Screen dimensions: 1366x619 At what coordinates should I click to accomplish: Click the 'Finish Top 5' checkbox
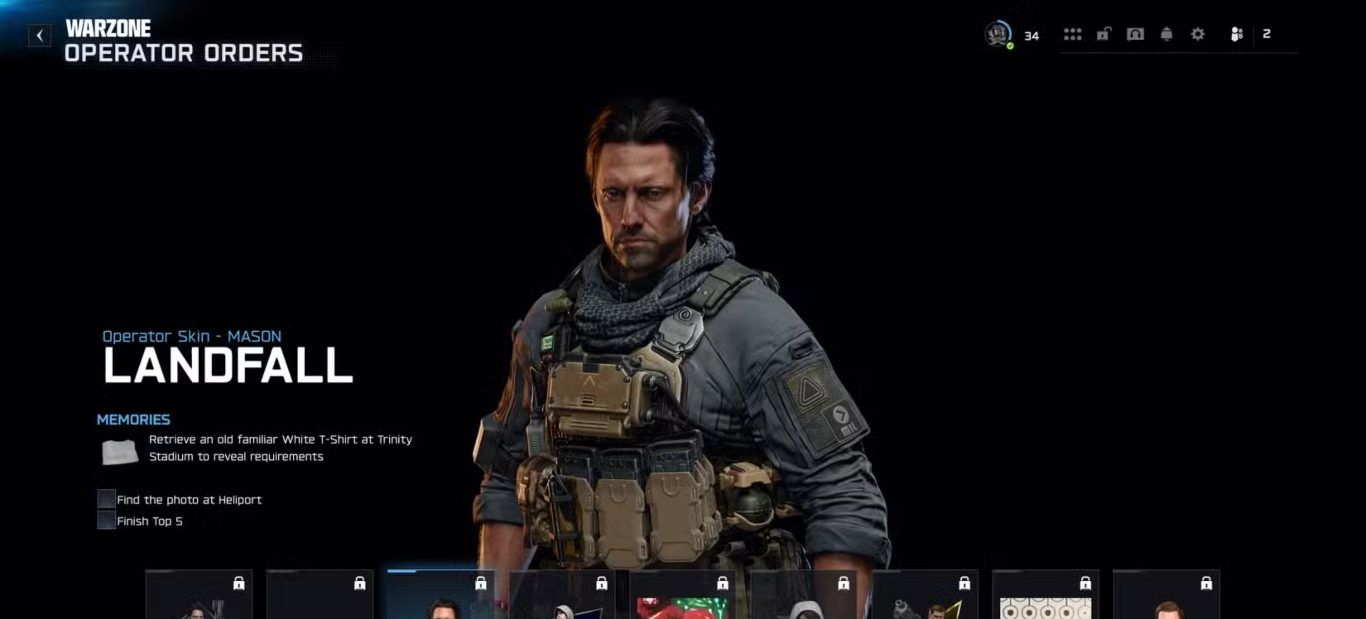click(106, 521)
